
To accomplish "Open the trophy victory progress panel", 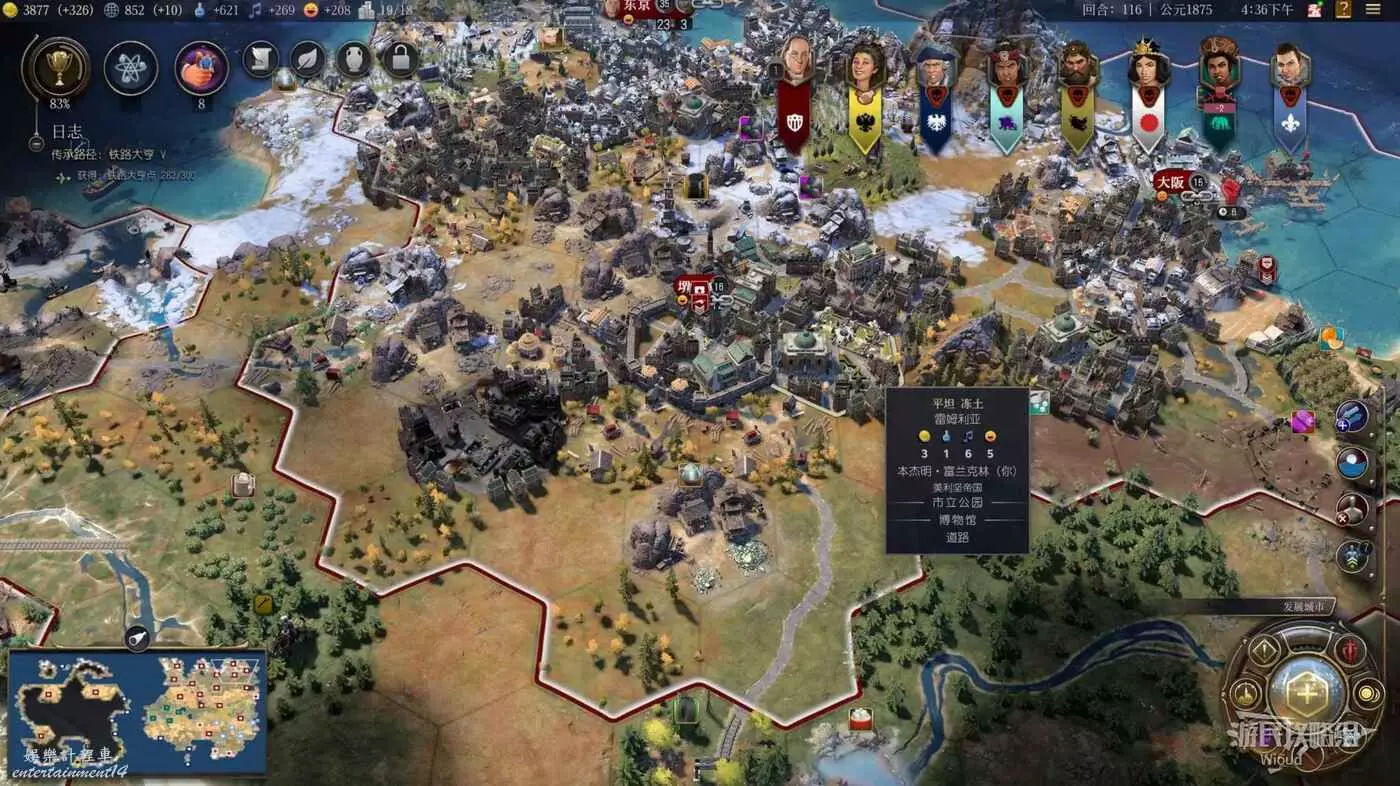I will (55, 68).
